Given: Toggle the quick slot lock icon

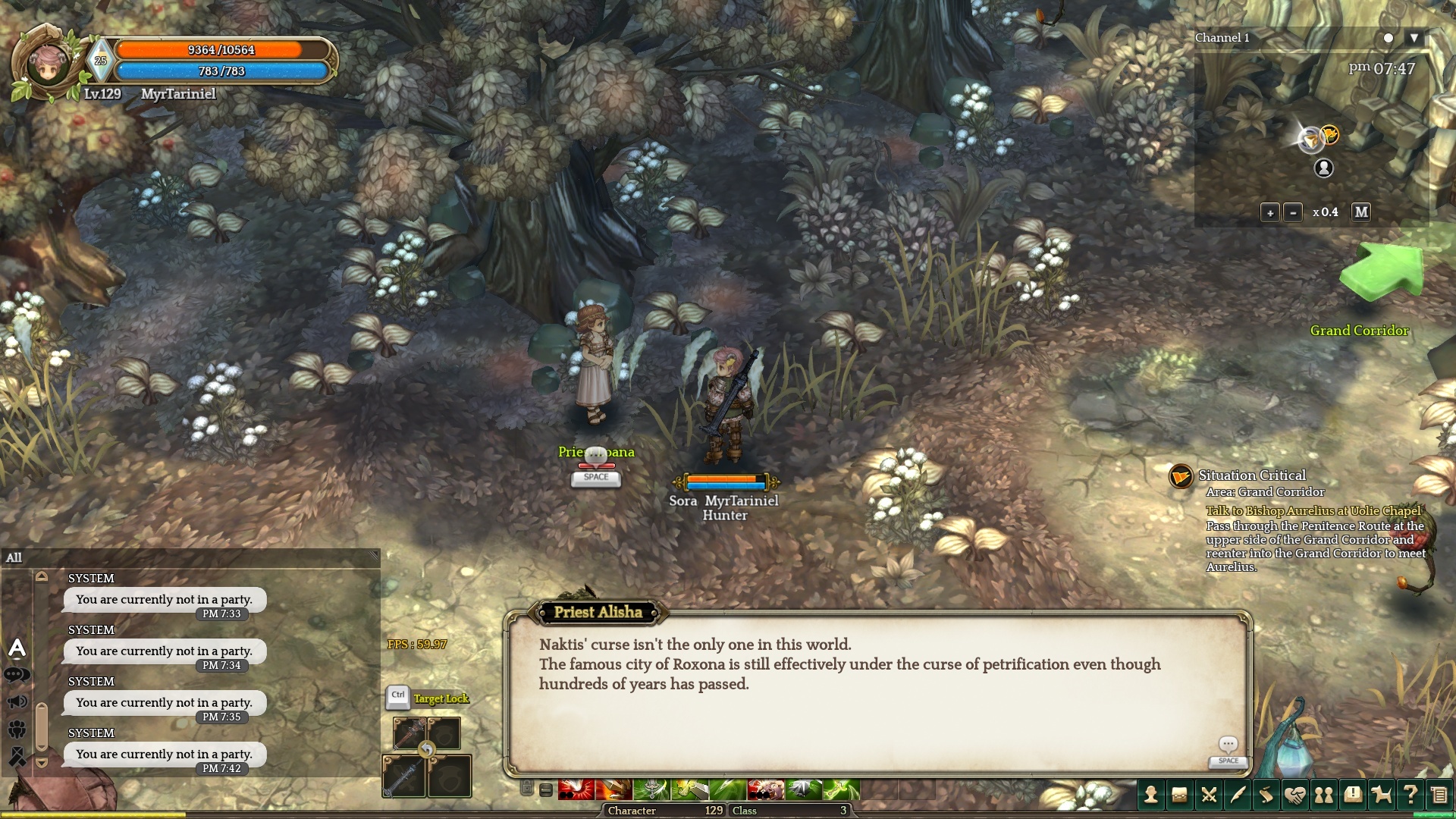Looking at the screenshot, I should (527, 789).
